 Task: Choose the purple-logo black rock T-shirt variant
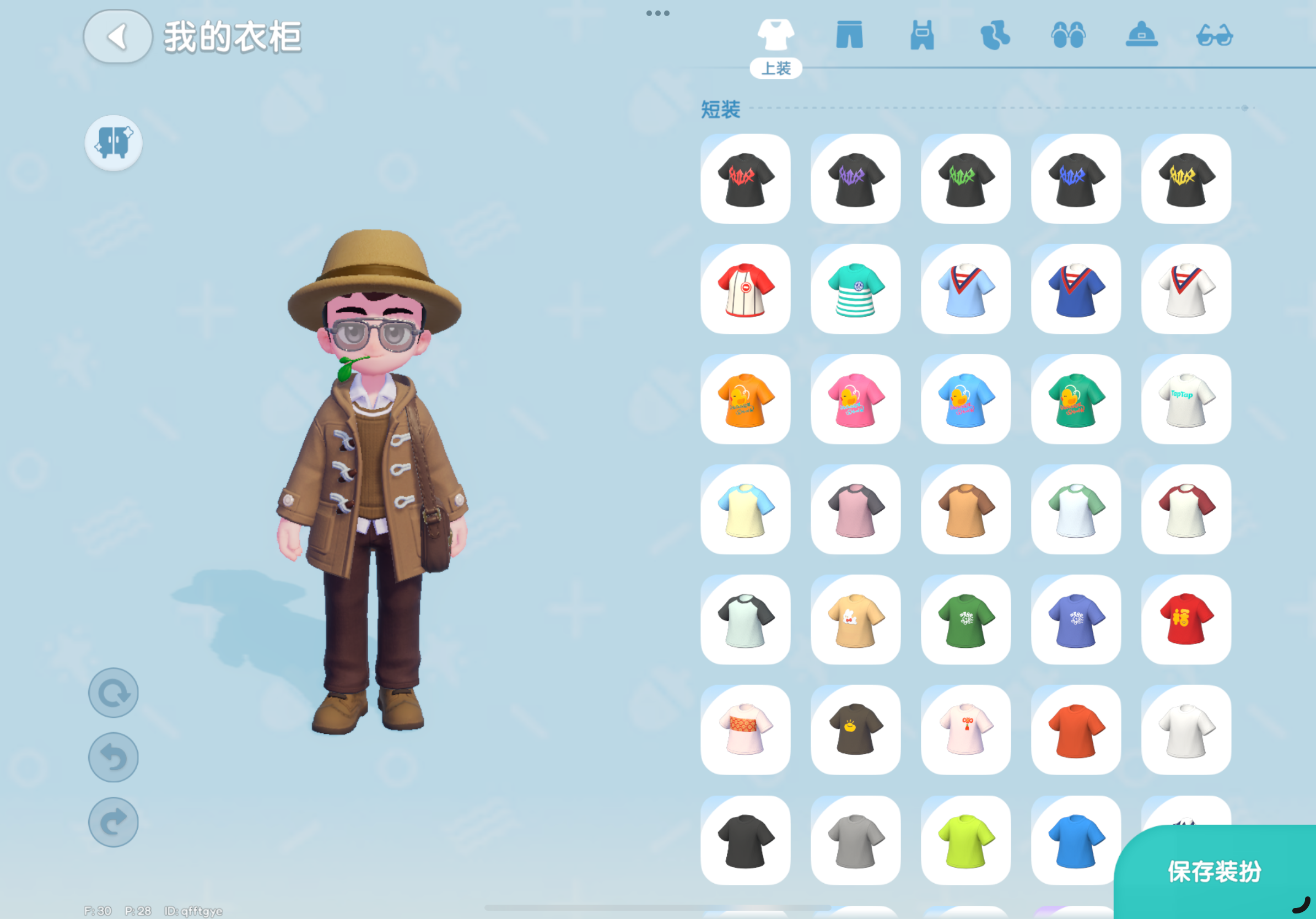(x=856, y=179)
